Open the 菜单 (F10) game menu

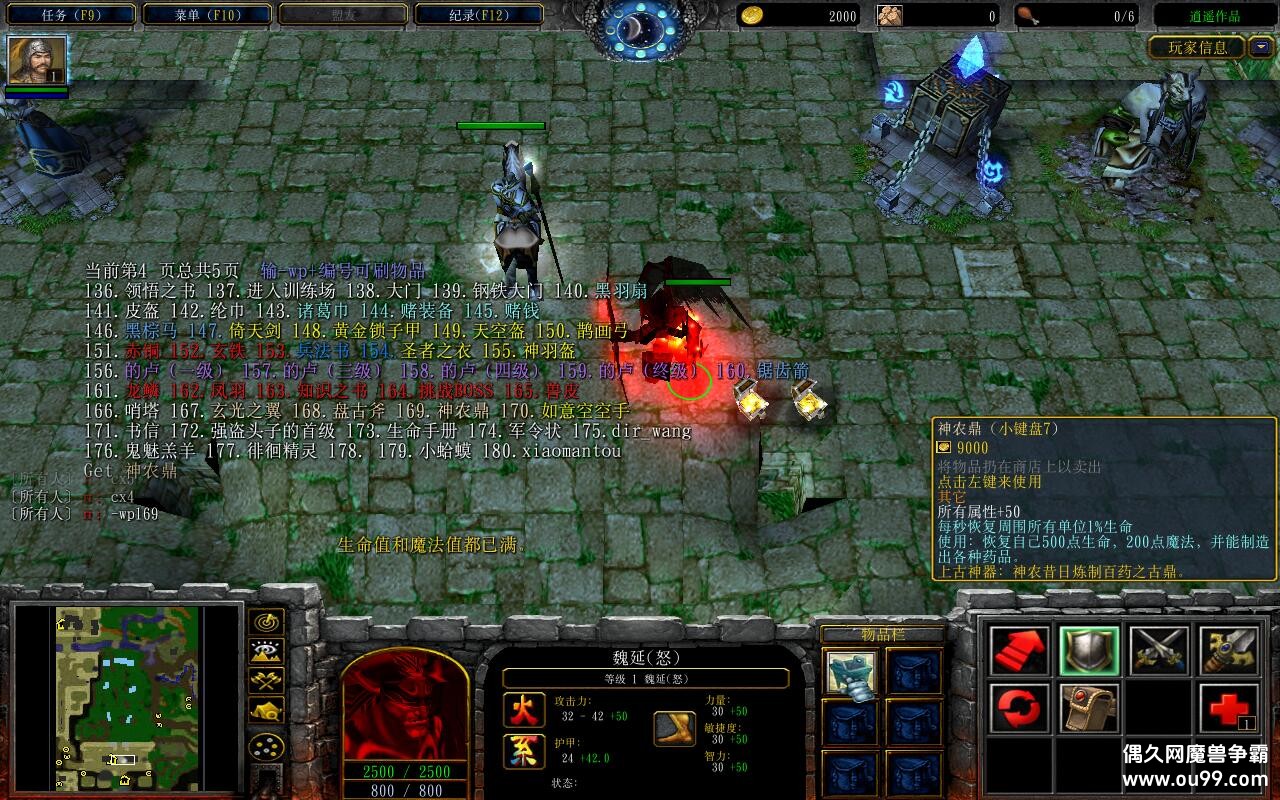[x=207, y=15]
